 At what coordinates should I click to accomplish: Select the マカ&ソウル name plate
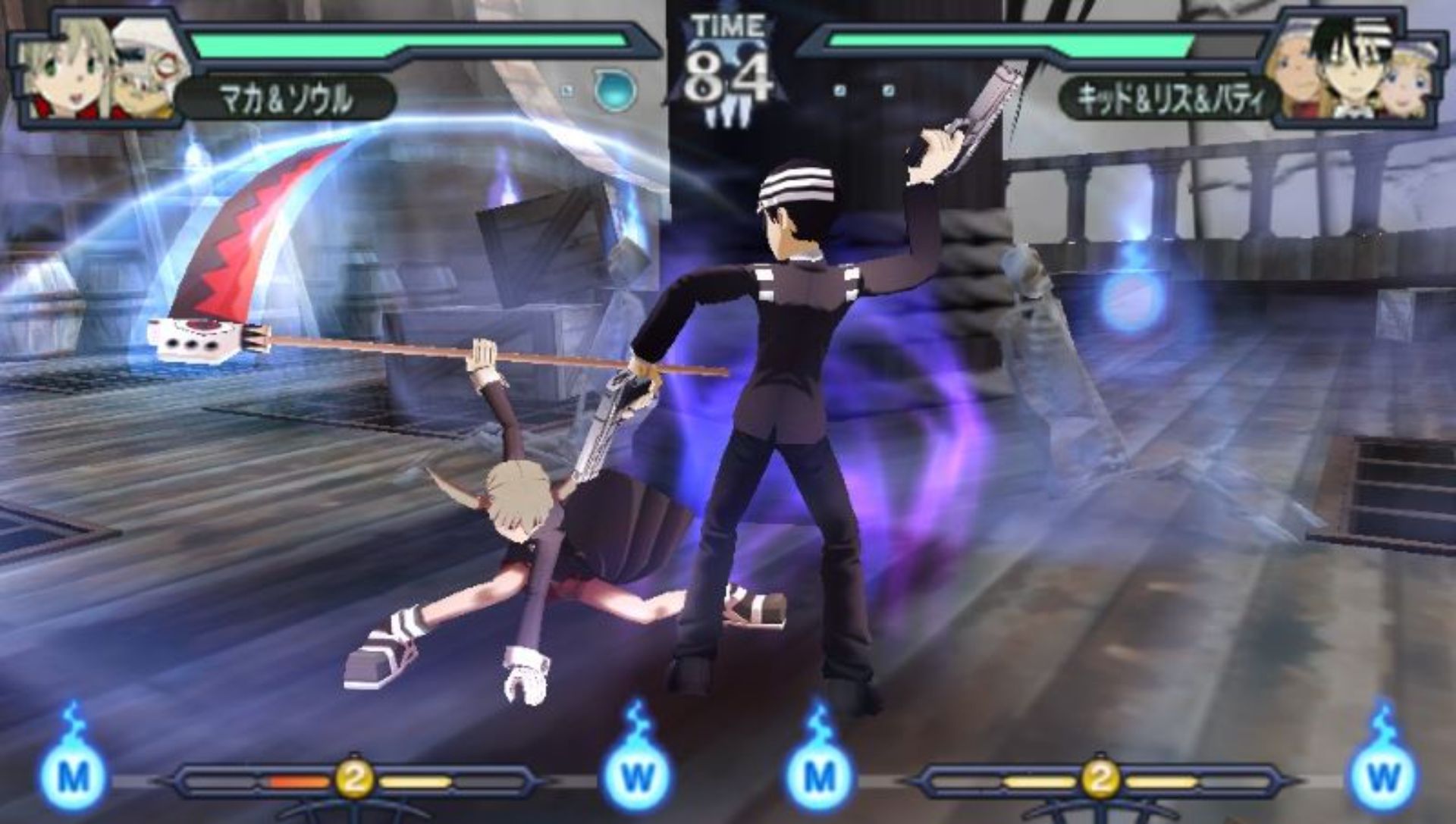(287, 99)
